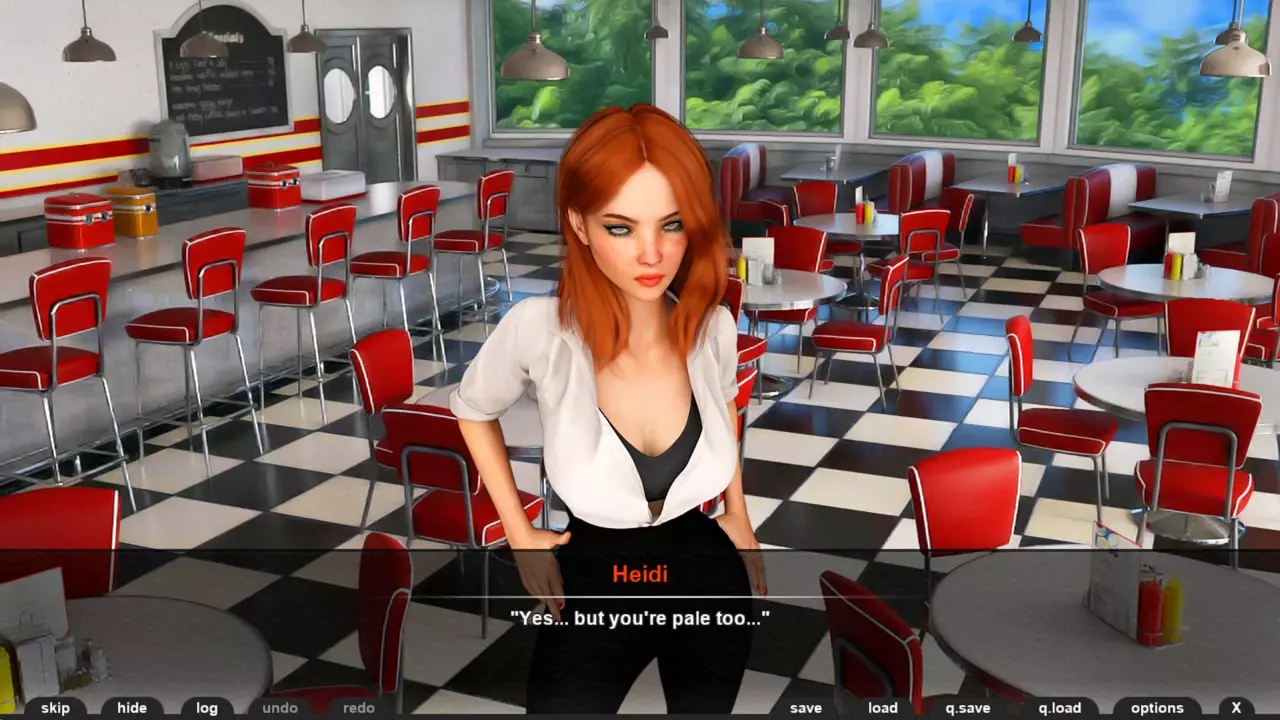The image size is (1280, 720).
Task: Open the save menu
Action: point(805,708)
